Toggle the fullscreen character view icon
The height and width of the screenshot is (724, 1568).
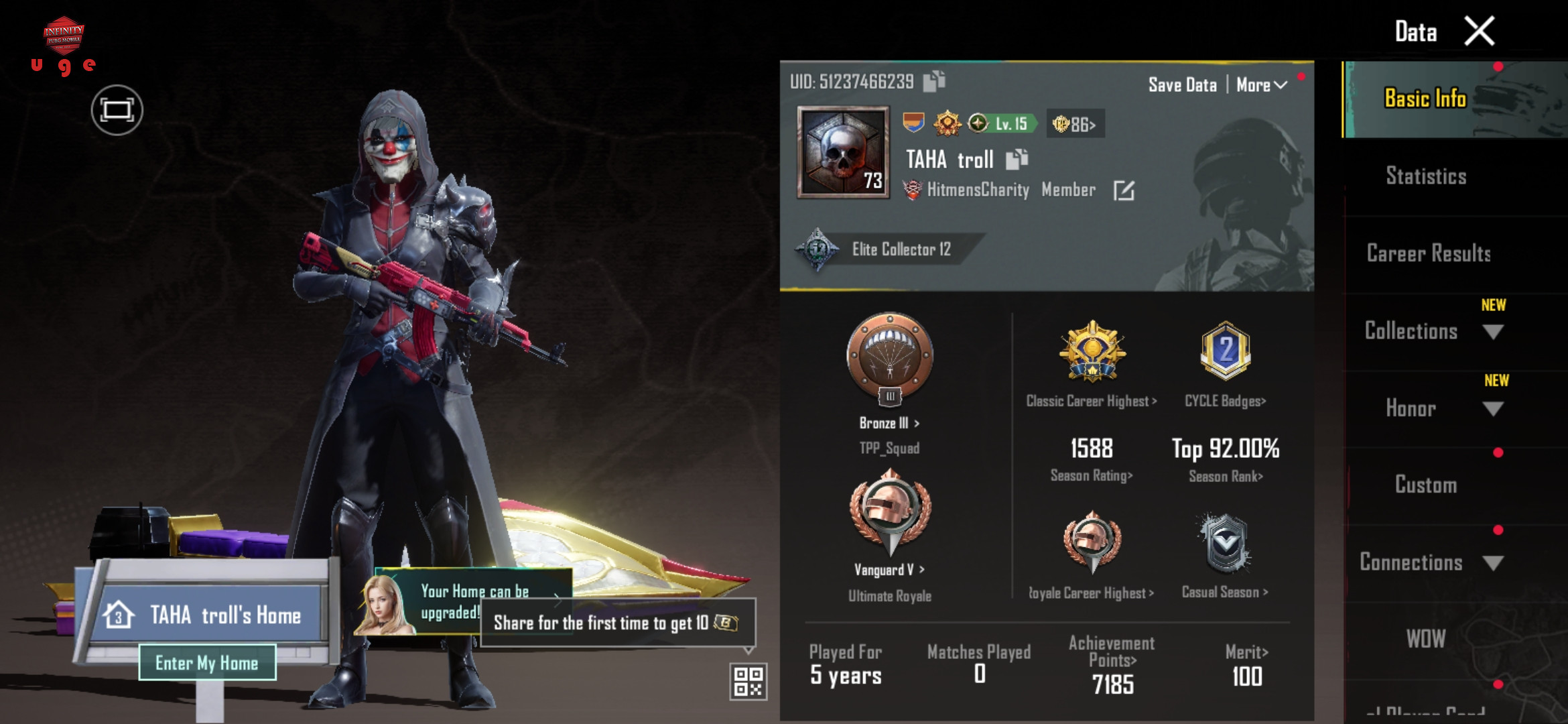click(117, 110)
